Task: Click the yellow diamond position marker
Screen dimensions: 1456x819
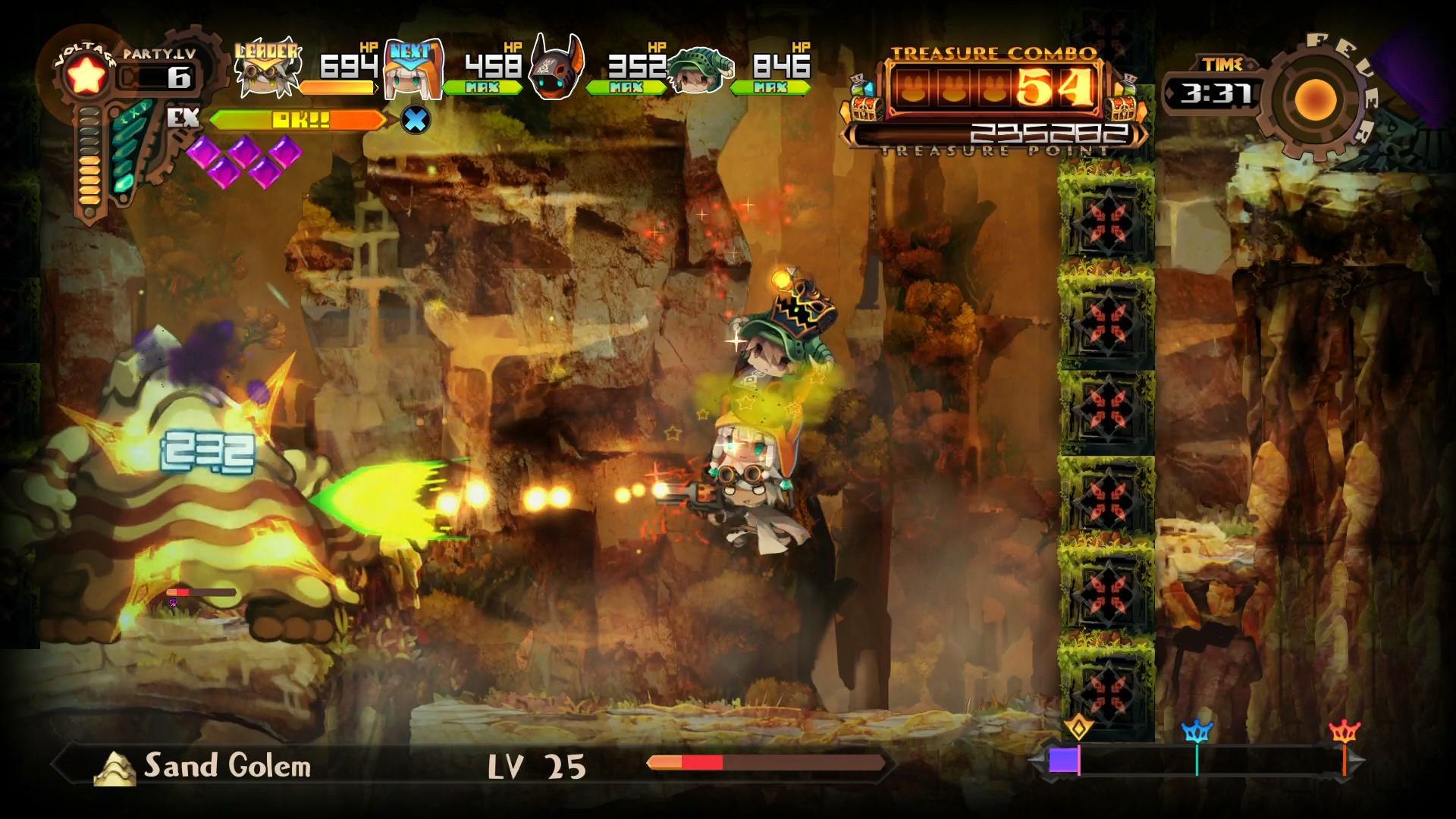Action: click(x=1078, y=728)
